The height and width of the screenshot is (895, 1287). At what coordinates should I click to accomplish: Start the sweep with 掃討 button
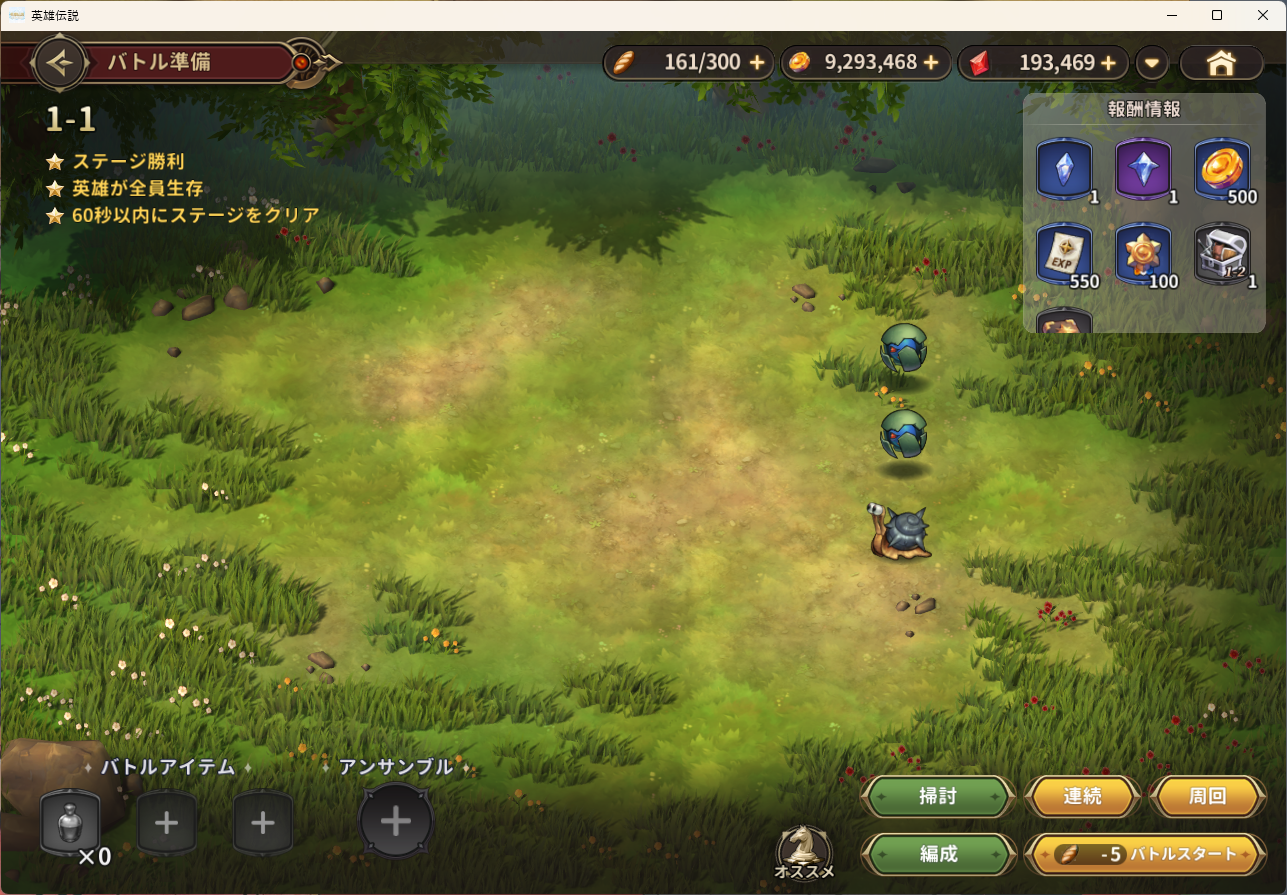pyautogui.click(x=938, y=797)
